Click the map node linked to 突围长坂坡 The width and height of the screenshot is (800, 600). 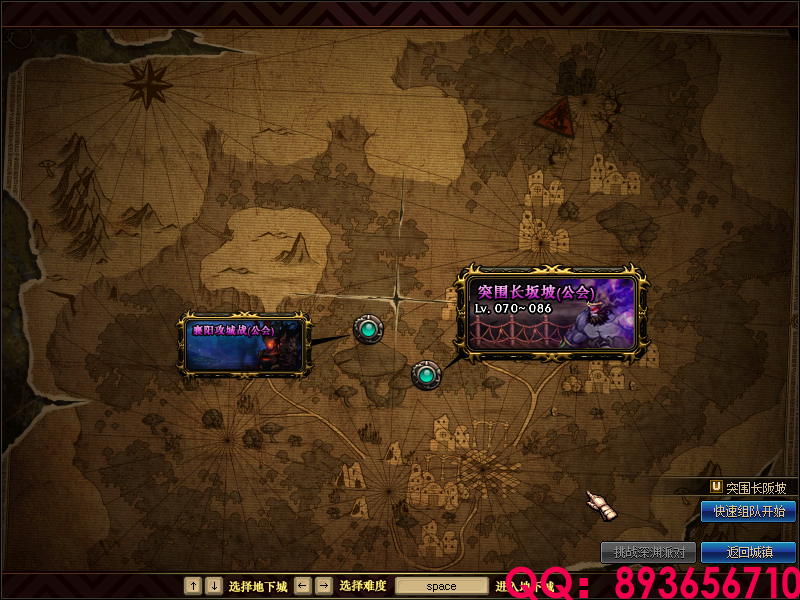(x=427, y=375)
